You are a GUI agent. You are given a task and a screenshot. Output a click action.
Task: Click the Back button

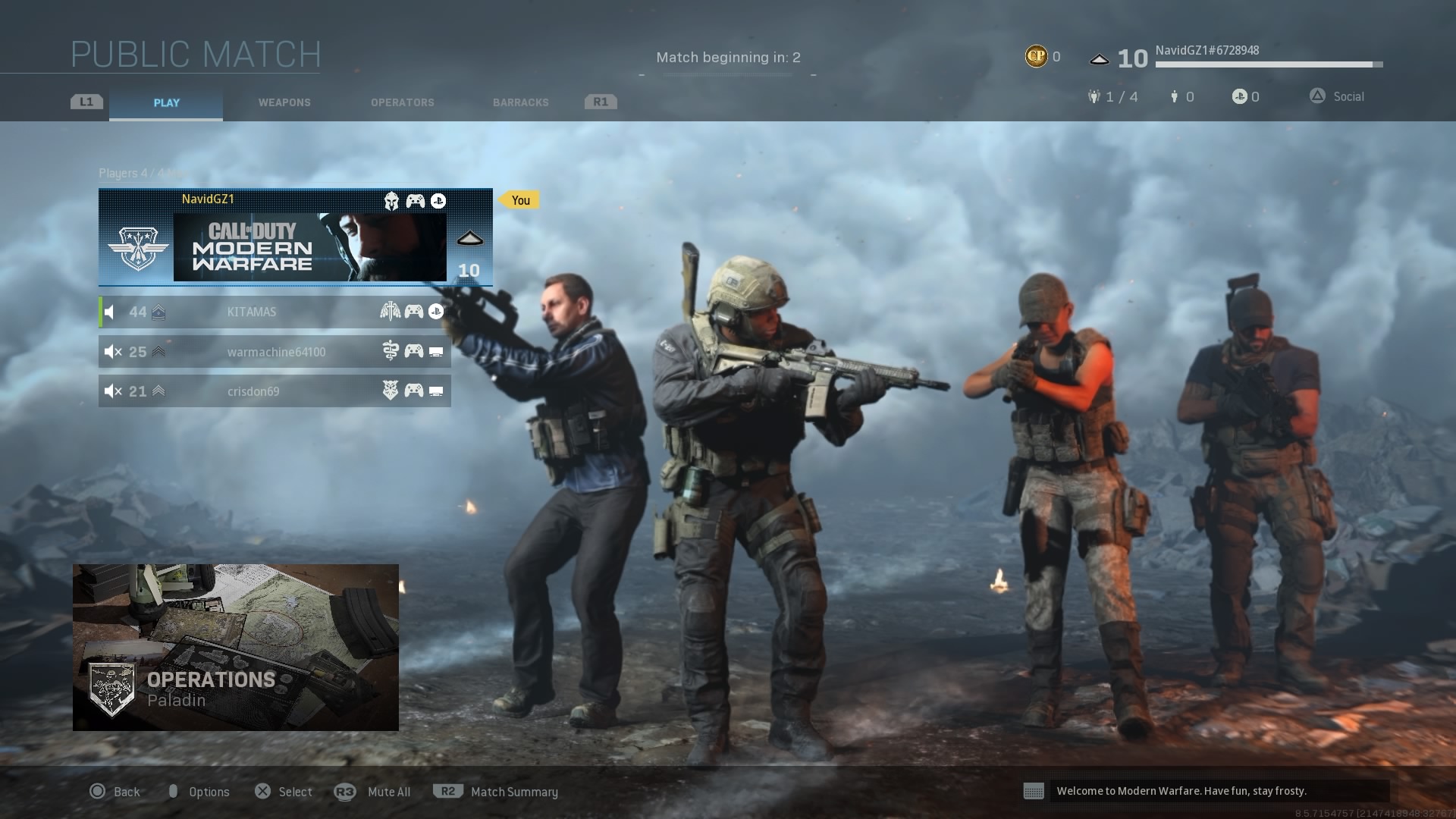pyautogui.click(x=118, y=791)
